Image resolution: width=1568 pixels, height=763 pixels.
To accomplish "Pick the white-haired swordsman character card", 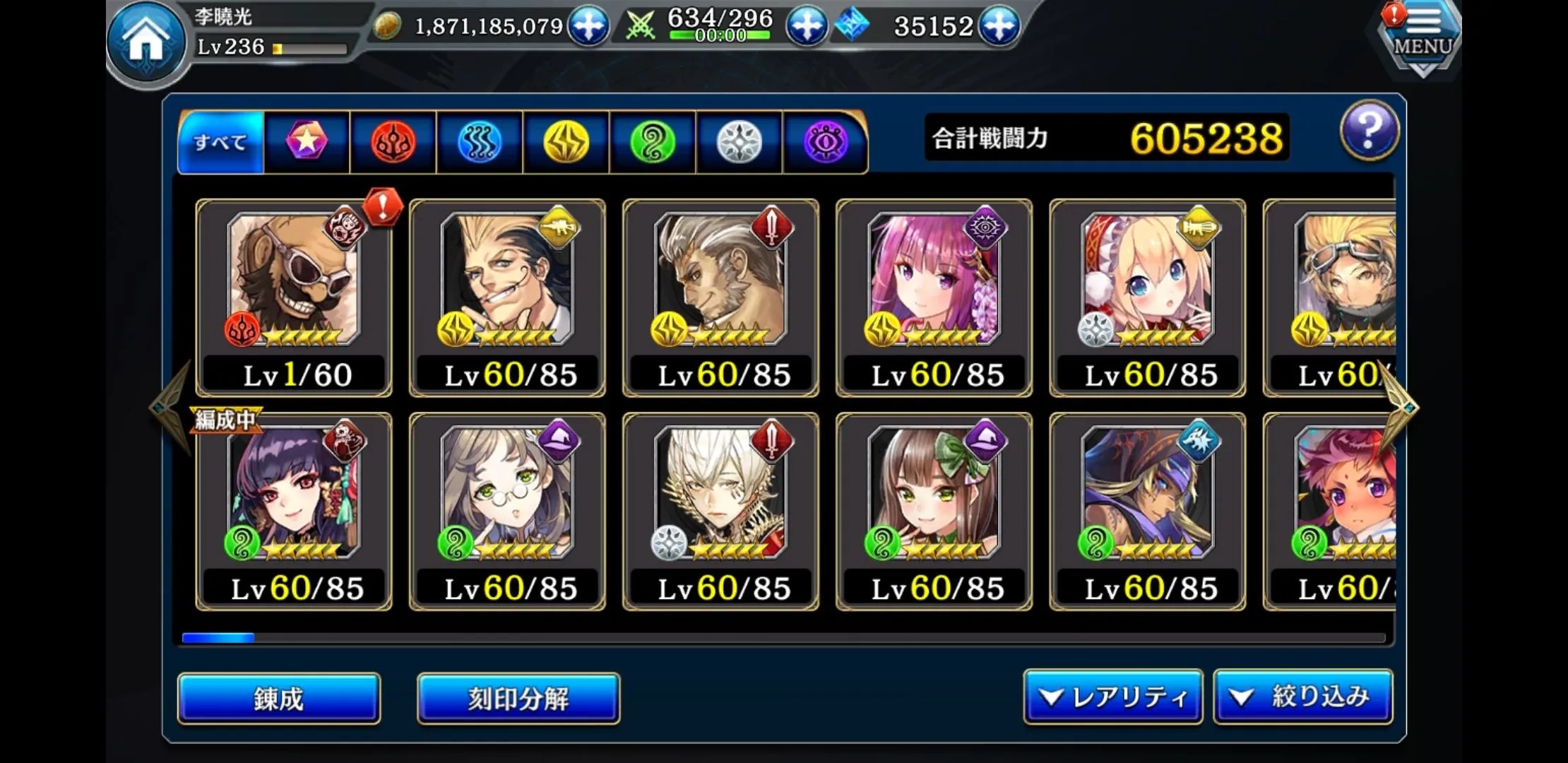I will click(x=720, y=511).
